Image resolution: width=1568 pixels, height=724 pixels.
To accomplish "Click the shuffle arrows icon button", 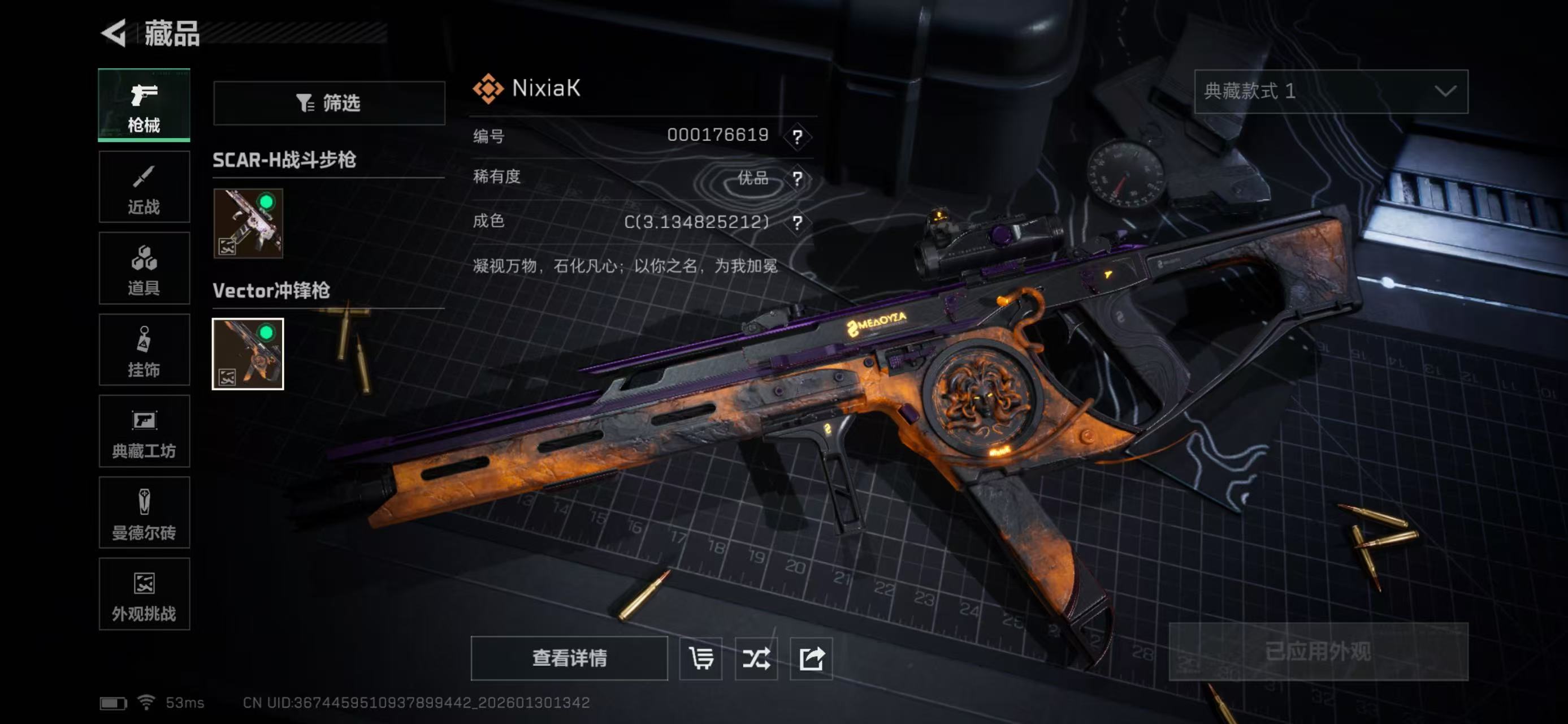I will [756, 658].
